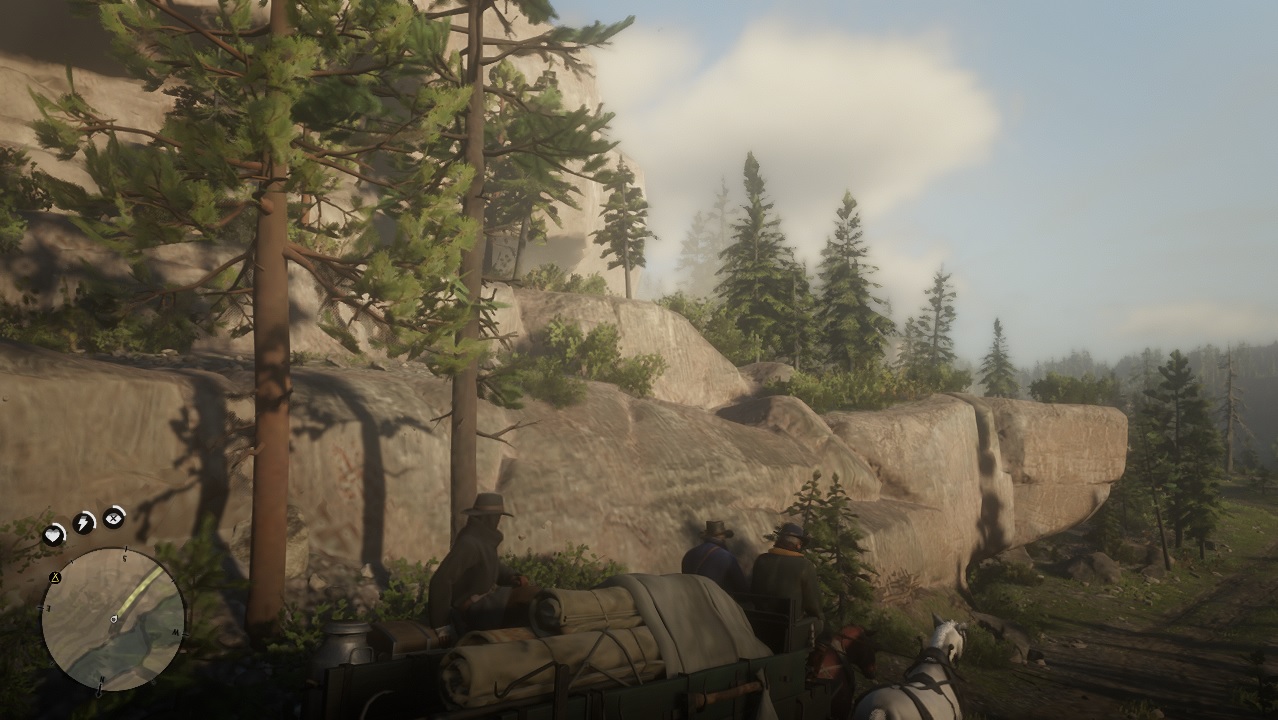Click the heart health core icon
The image size is (1278, 720).
tap(53, 536)
